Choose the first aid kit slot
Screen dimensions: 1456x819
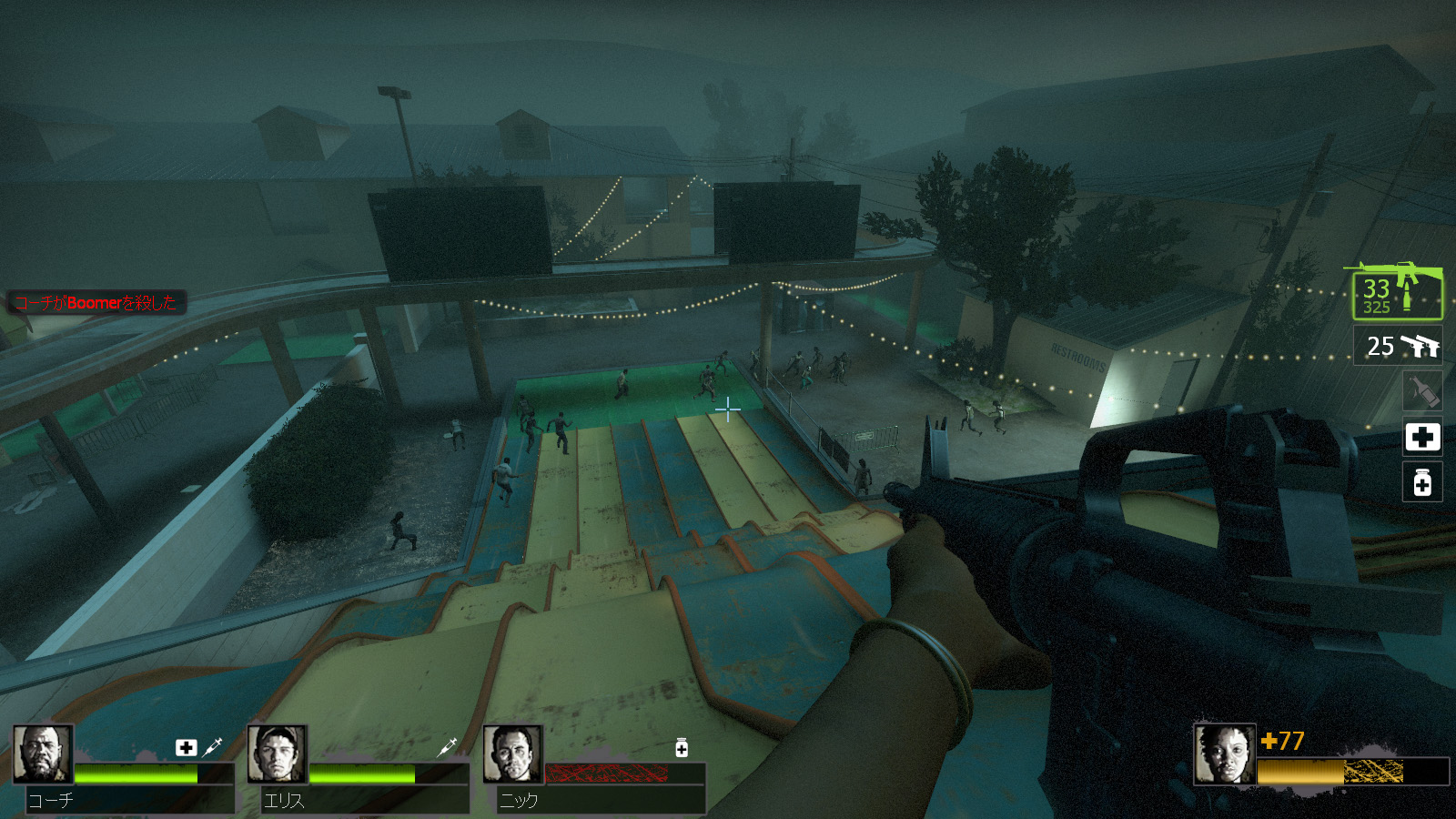coord(1422,437)
